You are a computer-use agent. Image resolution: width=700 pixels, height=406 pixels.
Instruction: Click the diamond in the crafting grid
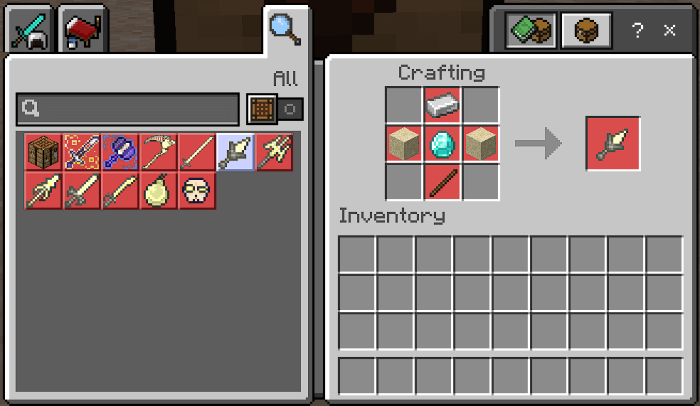click(443, 144)
